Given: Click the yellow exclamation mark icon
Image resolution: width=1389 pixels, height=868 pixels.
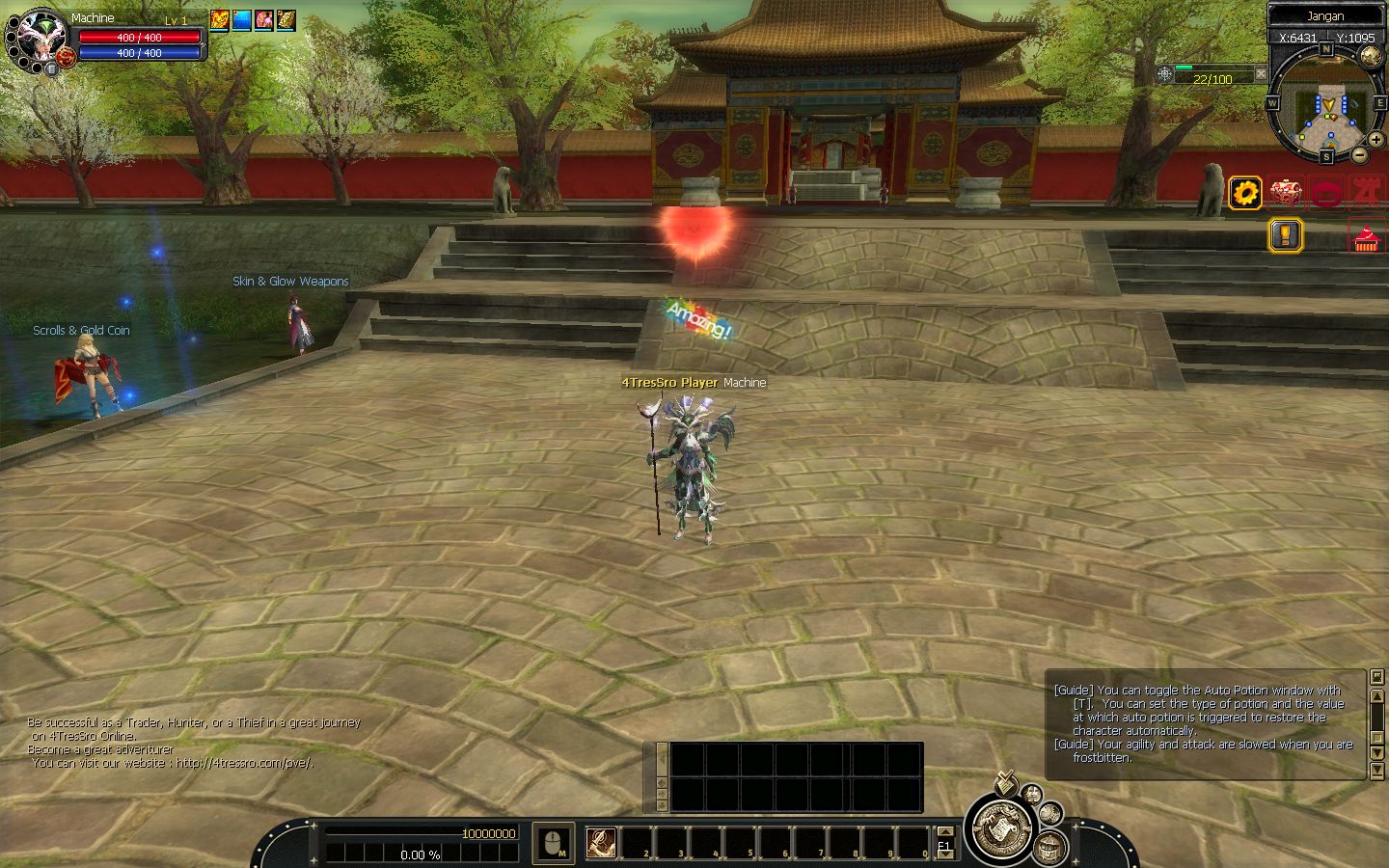Looking at the screenshot, I should pos(1285,234).
